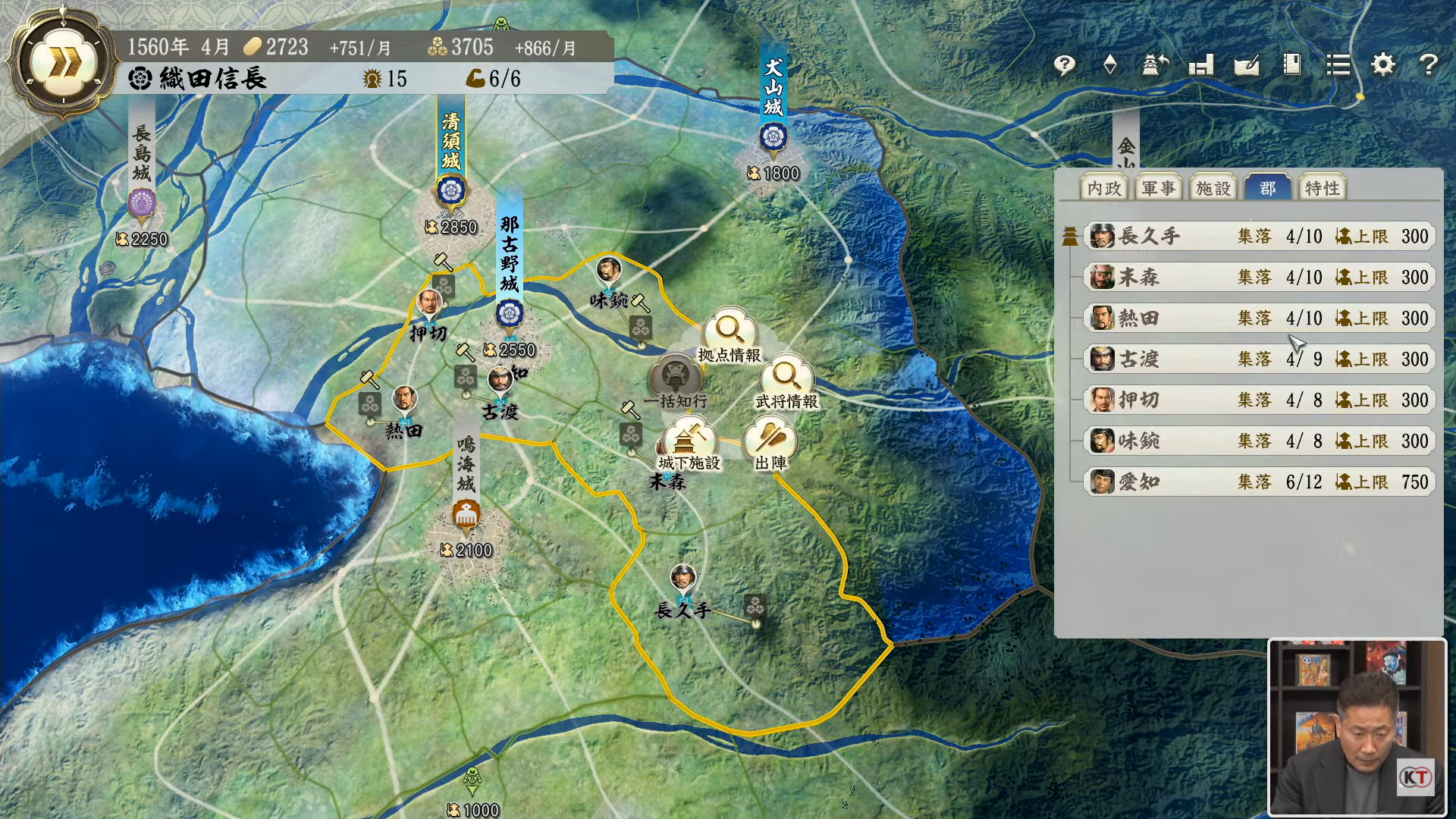Open the list menu icon
The height and width of the screenshot is (819, 1456).
click(1338, 65)
